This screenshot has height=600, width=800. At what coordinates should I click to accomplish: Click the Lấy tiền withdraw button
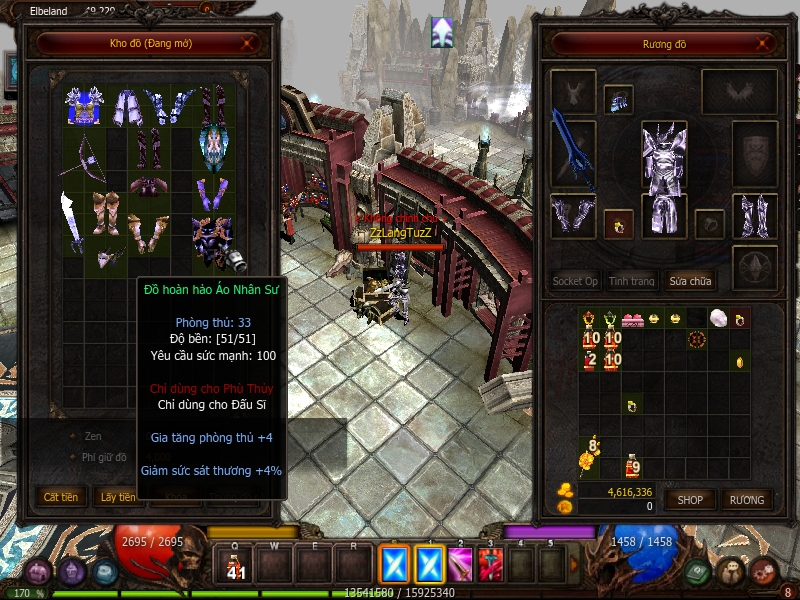click(118, 496)
